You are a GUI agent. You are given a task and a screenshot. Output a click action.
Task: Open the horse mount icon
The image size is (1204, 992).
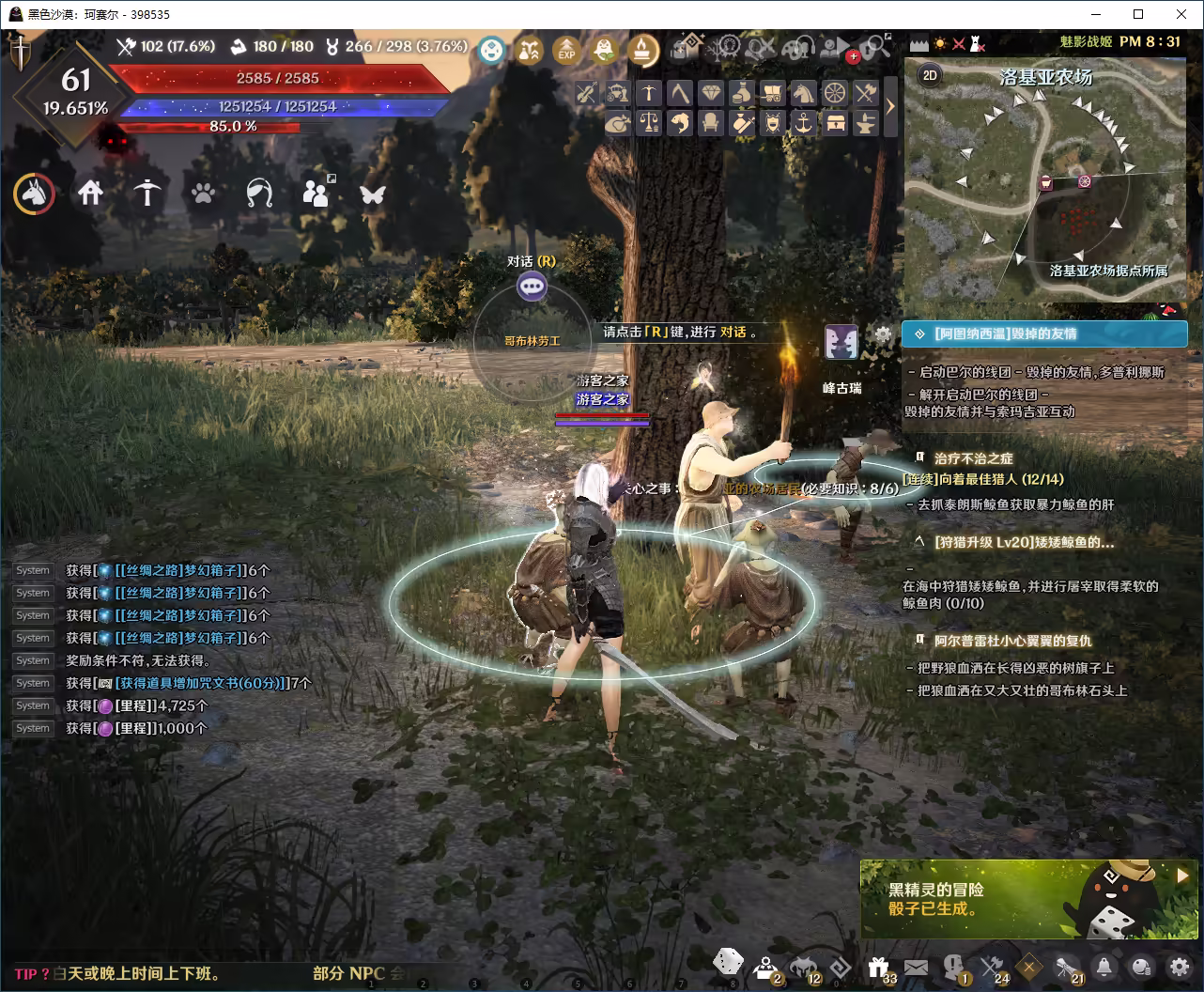34,194
